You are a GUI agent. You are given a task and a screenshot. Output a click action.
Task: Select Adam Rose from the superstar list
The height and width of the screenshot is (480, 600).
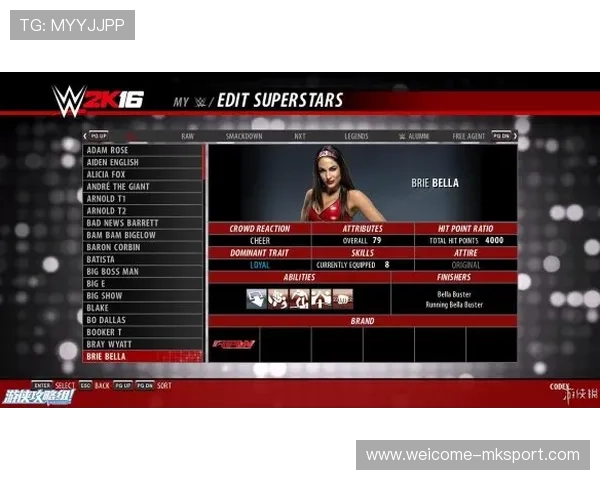coord(143,150)
